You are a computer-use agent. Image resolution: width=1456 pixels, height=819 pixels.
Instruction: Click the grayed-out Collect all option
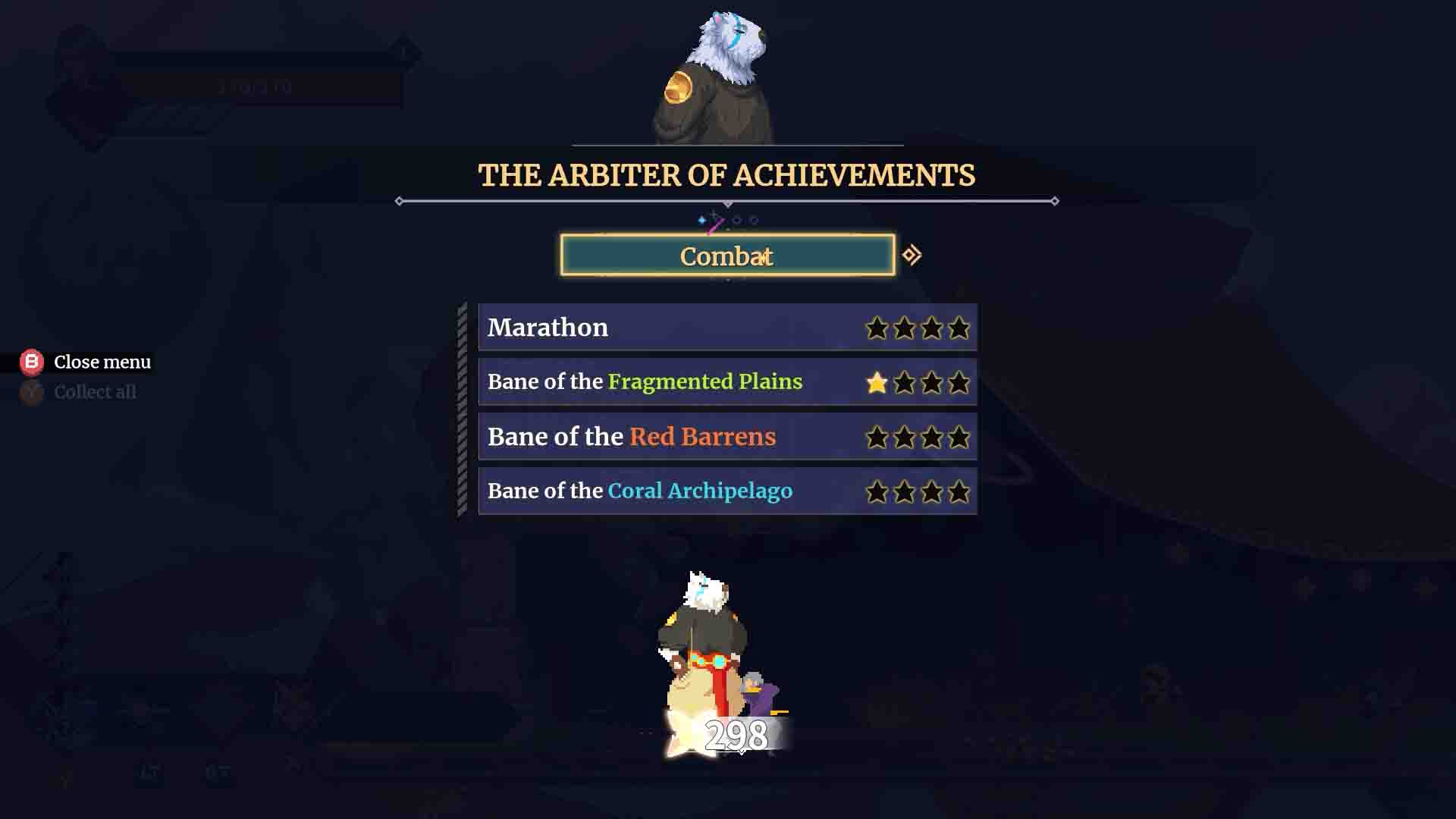[x=95, y=392]
